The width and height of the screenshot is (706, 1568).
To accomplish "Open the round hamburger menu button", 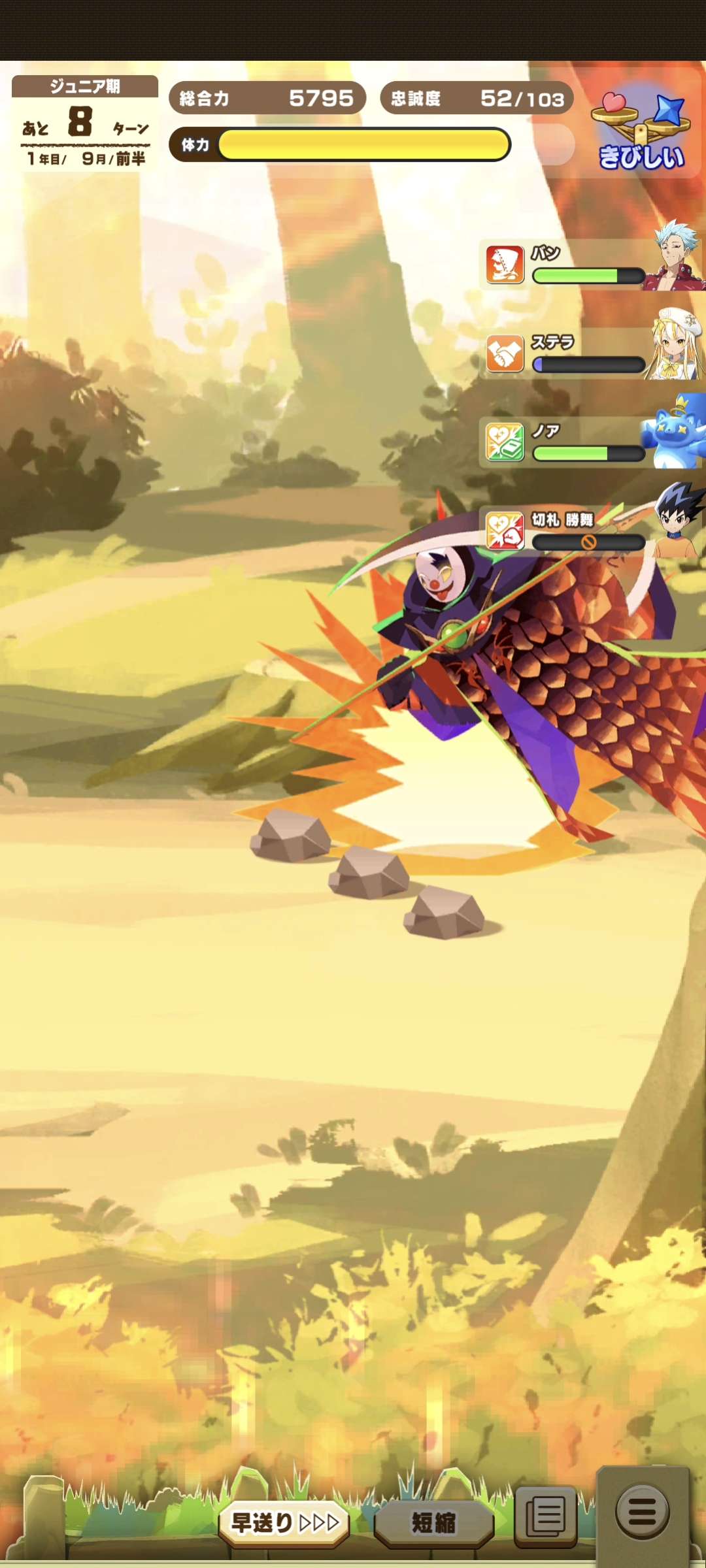I will point(643,1511).
